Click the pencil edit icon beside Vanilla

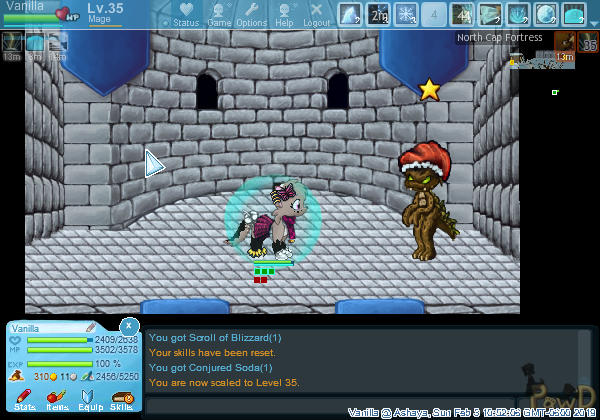[91, 327]
